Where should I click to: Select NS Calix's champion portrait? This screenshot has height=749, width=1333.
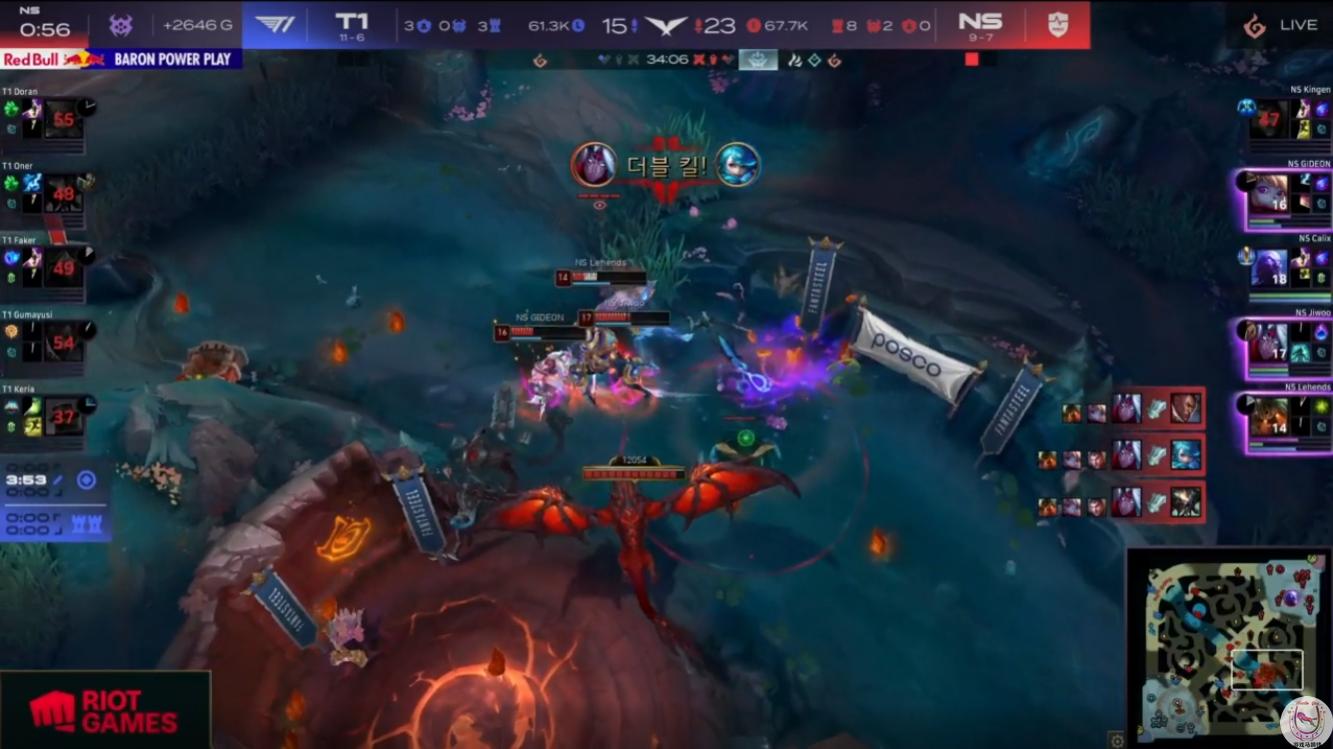[x=1269, y=269]
